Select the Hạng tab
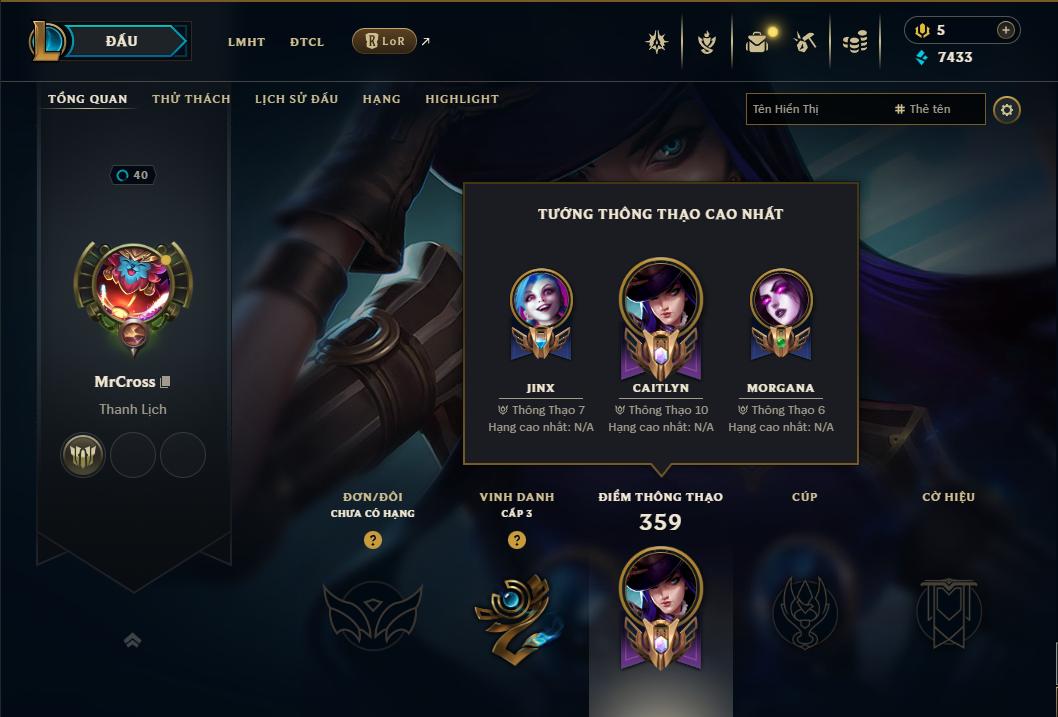The image size is (1058, 717). click(381, 99)
